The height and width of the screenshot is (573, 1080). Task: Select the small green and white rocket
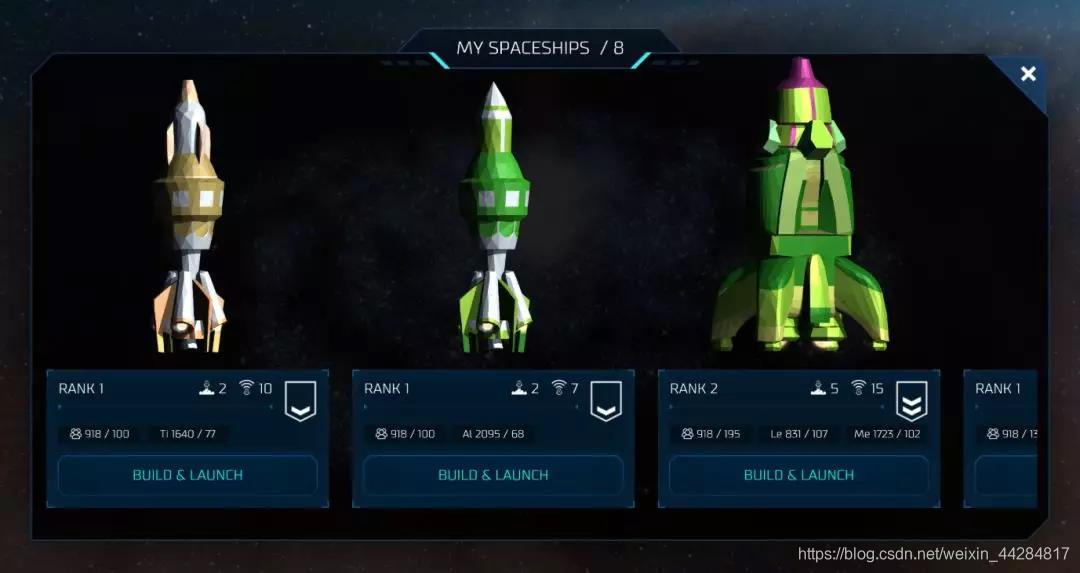point(494,220)
